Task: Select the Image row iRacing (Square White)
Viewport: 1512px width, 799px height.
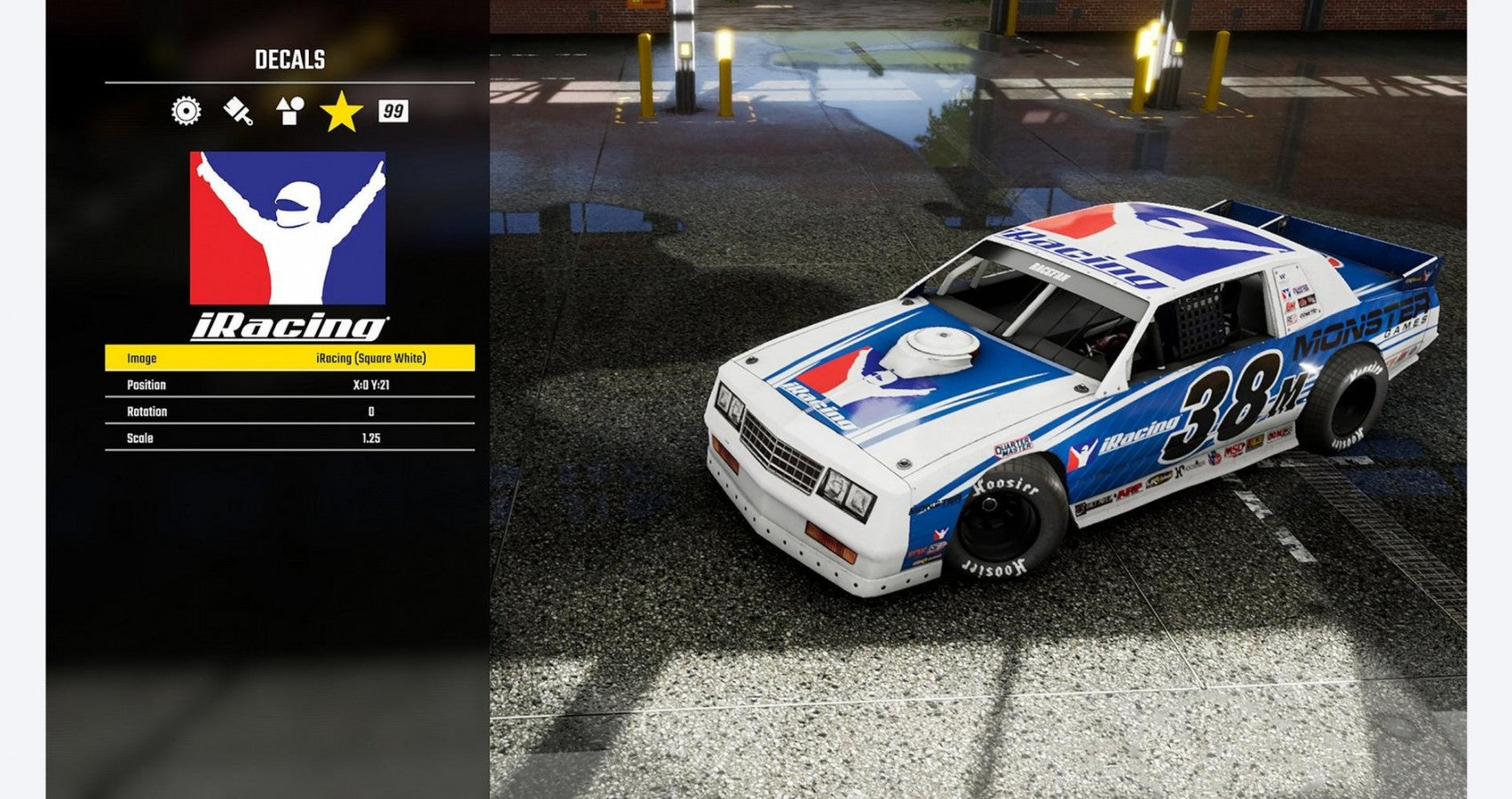Action: pos(289,358)
